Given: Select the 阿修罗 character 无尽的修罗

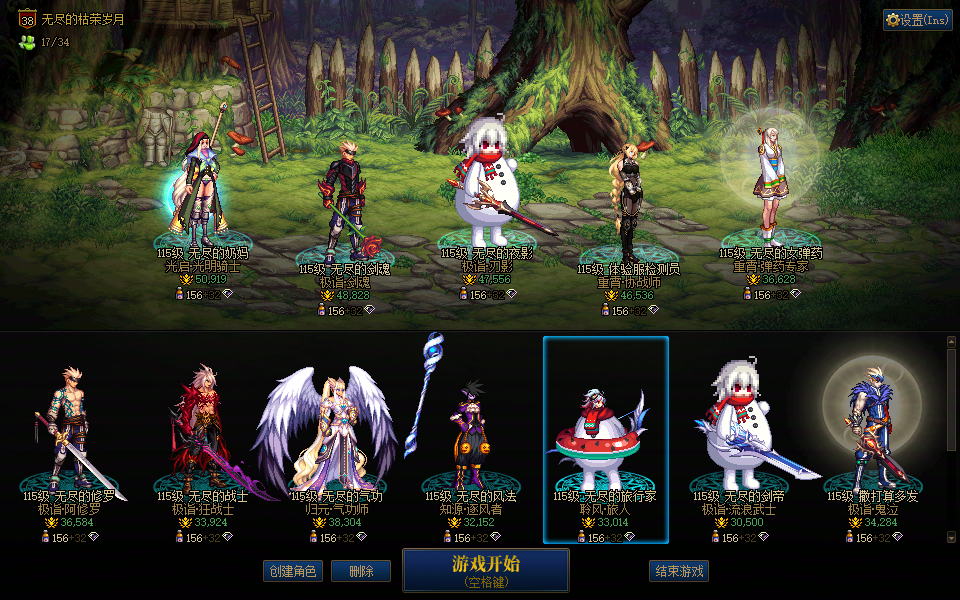Looking at the screenshot, I should [69, 430].
